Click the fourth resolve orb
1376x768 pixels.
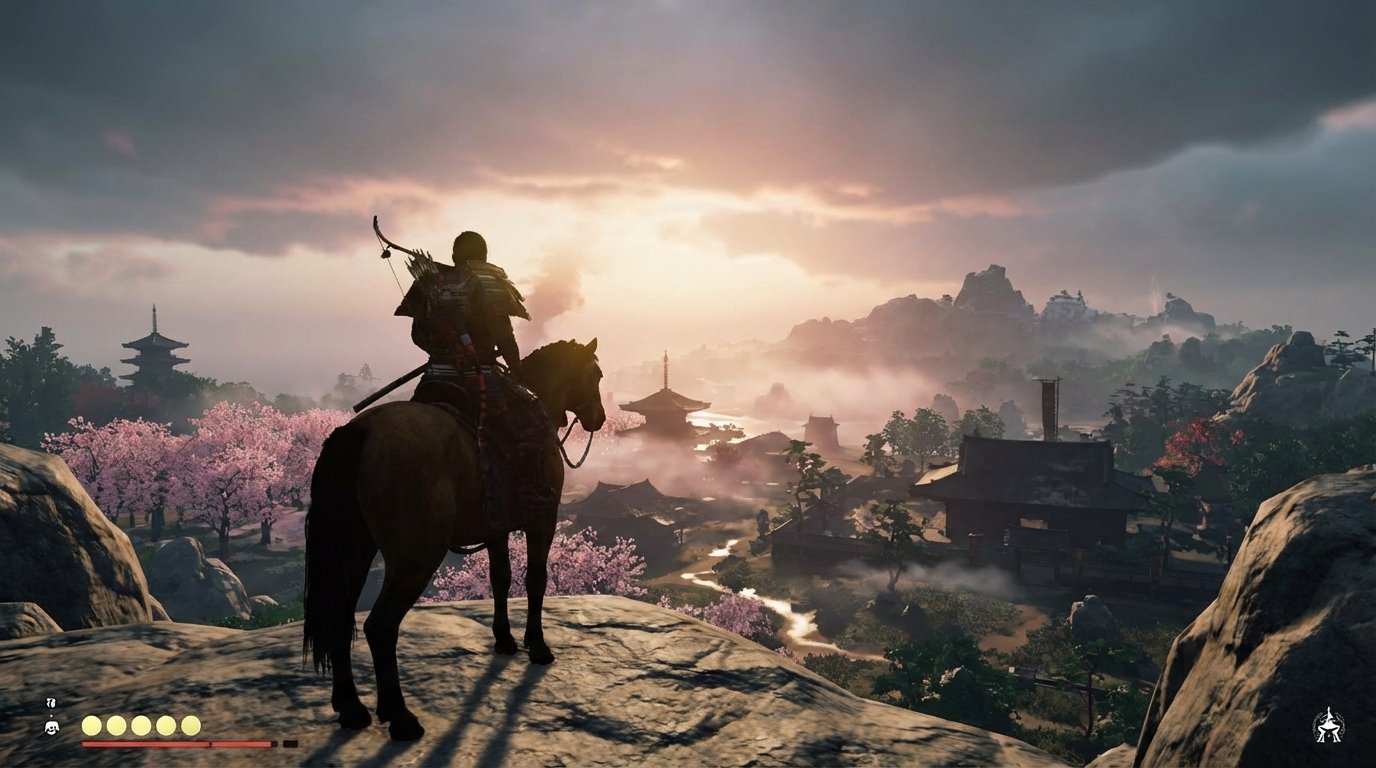[165, 725]
